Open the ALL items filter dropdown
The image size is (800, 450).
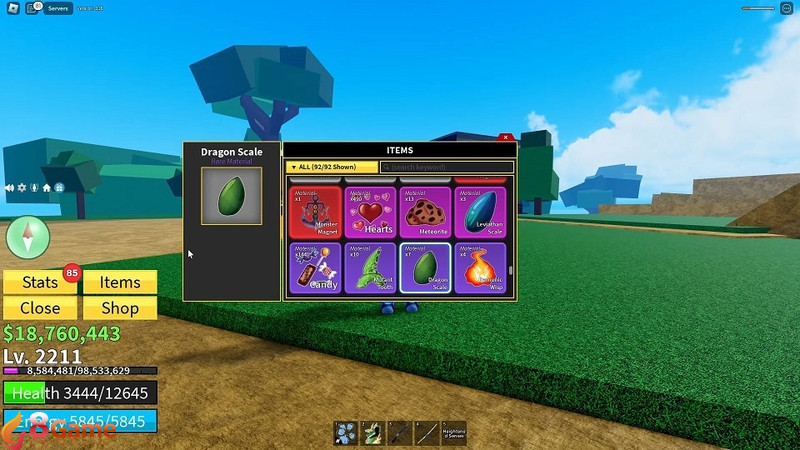click(x=331, y=167)
